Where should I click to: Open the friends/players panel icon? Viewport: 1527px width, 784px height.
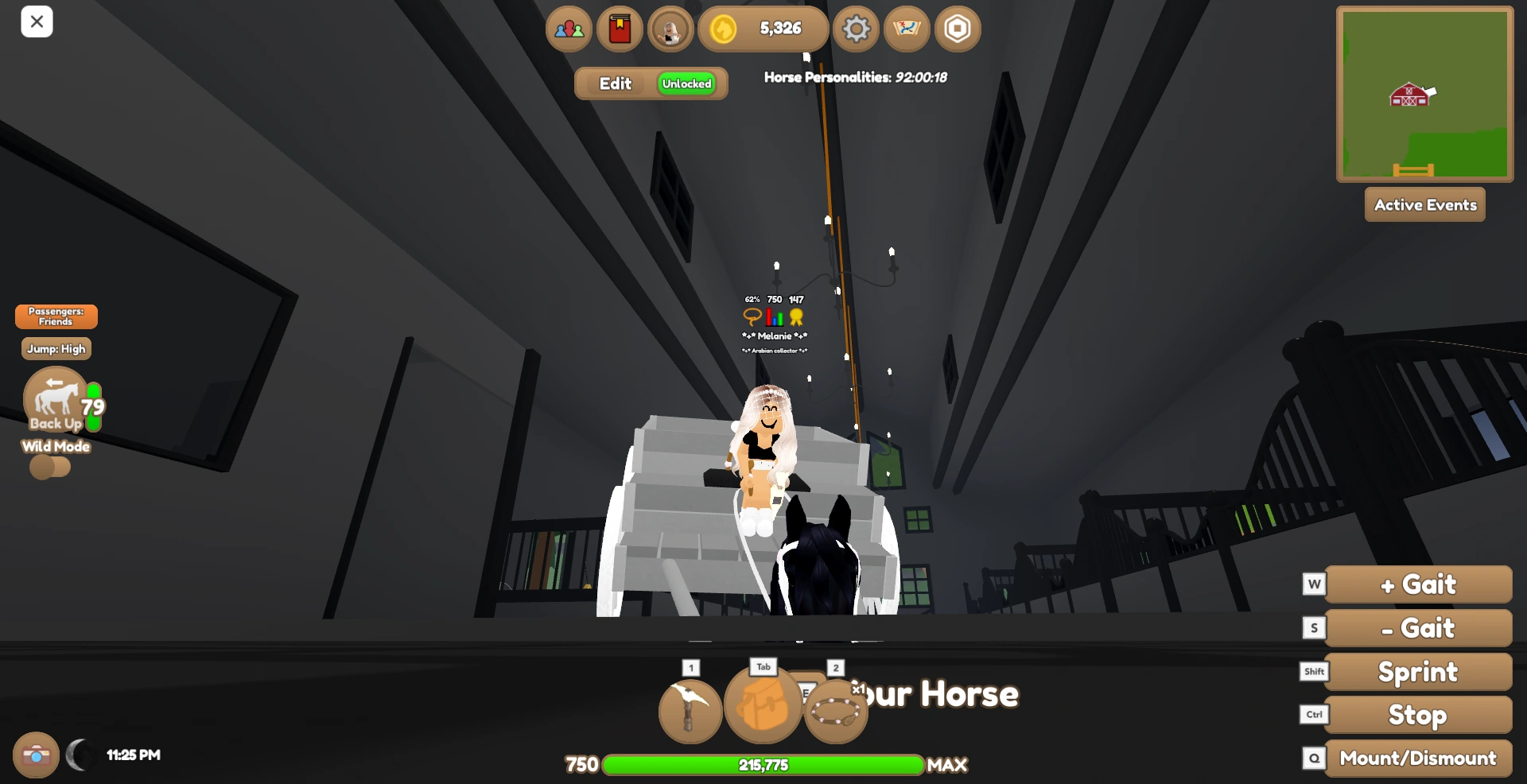click(568, 29)
